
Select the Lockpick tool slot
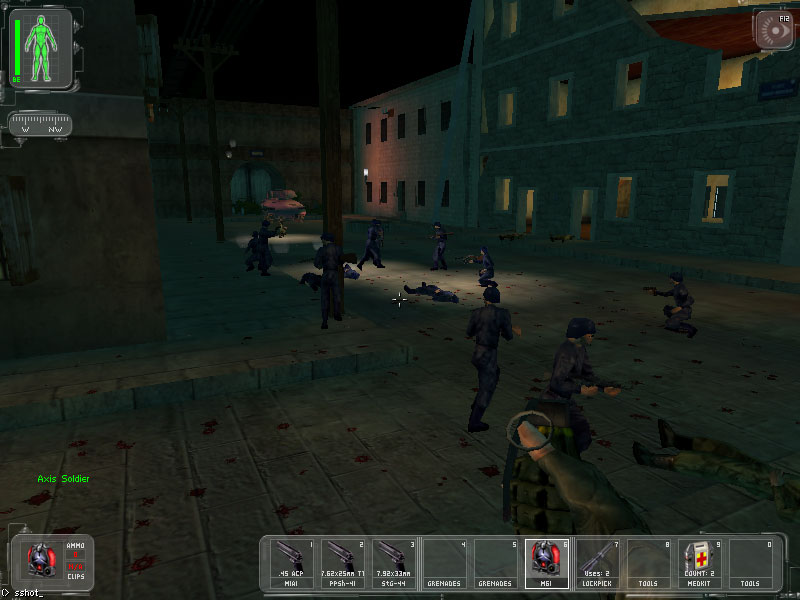[x=598, y=563]
